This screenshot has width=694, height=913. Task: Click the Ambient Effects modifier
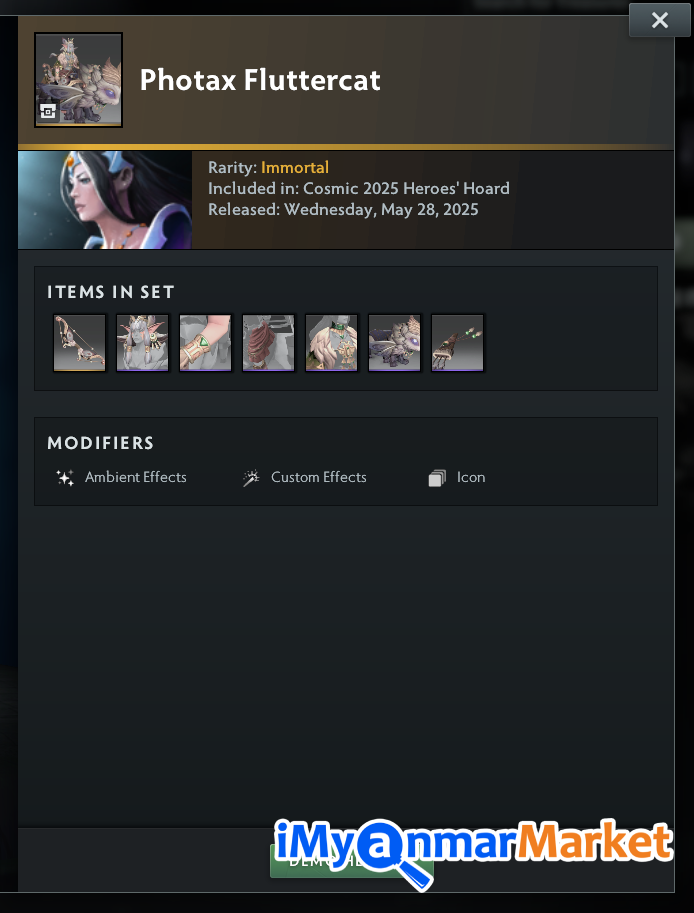(x=122, y=478)
